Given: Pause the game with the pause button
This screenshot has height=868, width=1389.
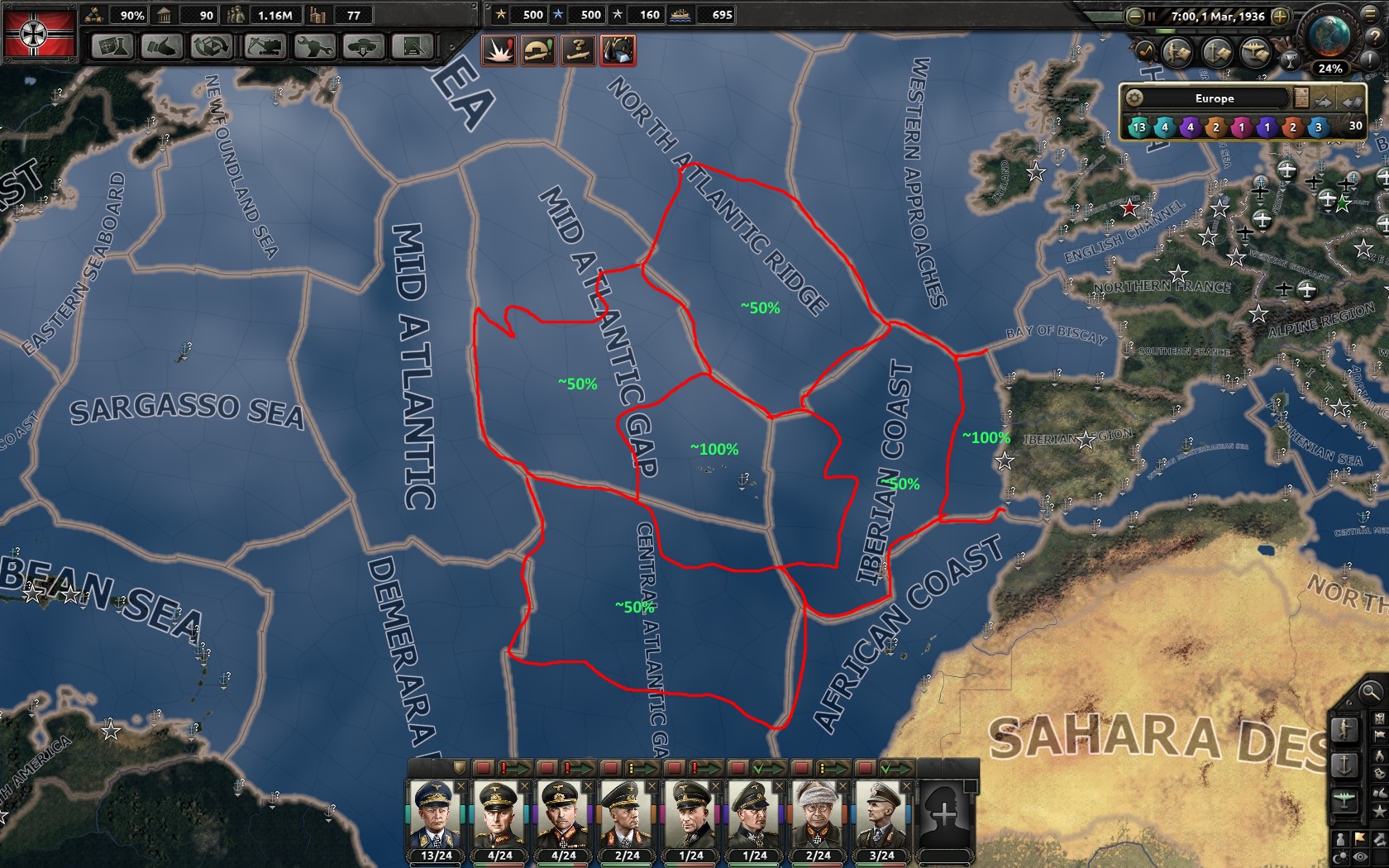Looking at the screenshot, I should (1153, 17).
